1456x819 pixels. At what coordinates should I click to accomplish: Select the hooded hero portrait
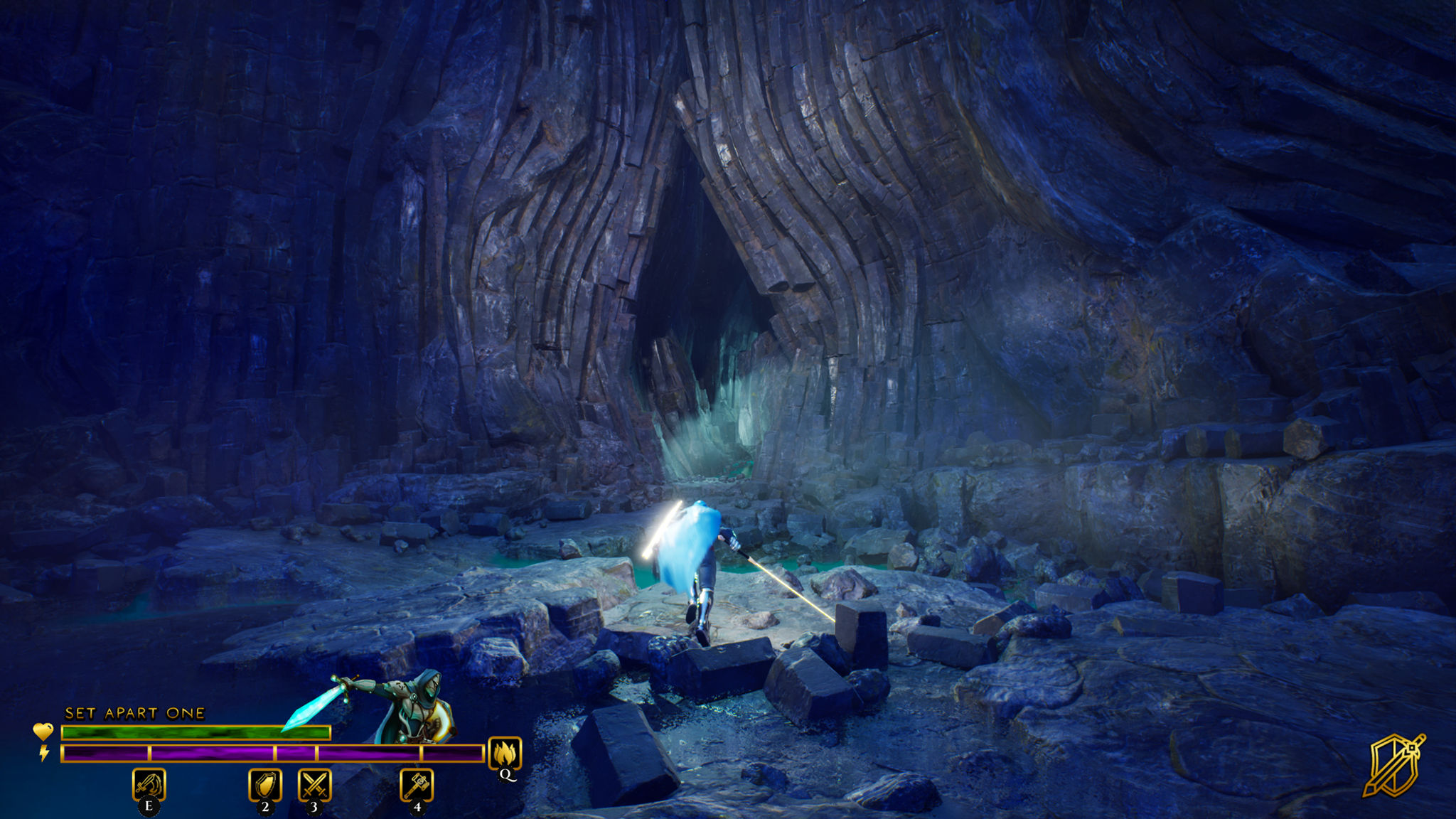(x=419, y=704)
